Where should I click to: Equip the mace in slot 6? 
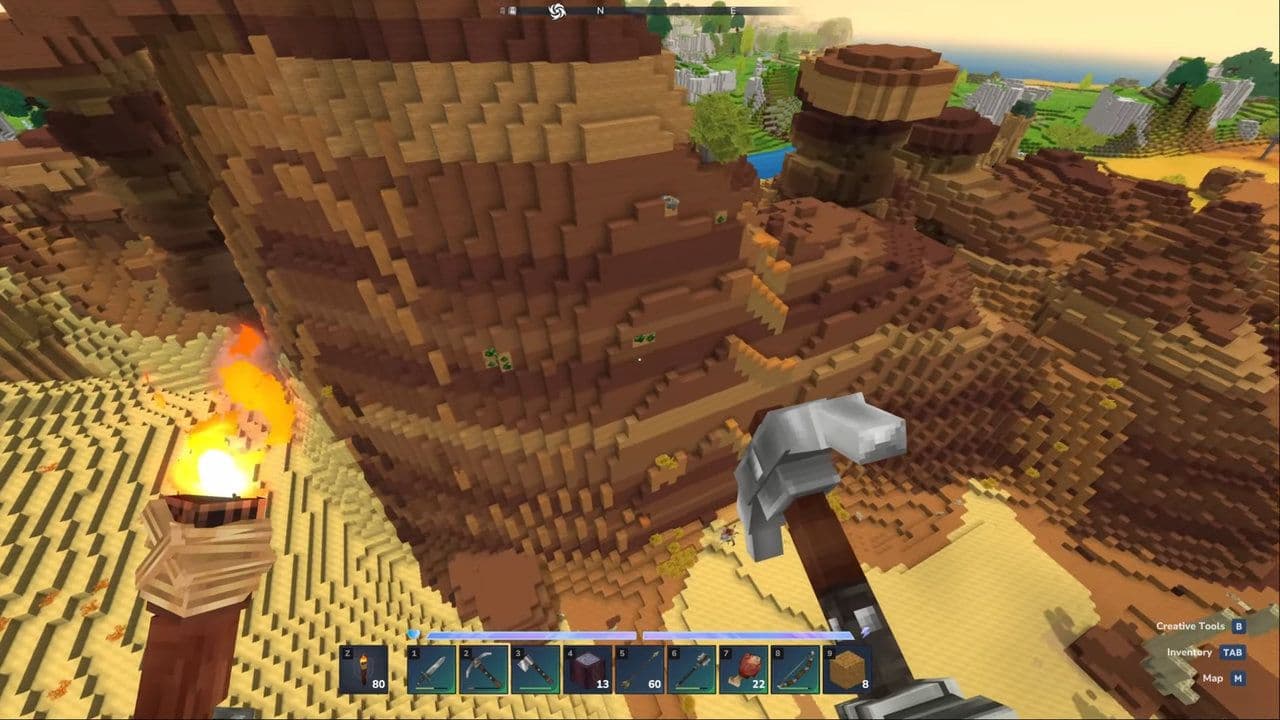pyautogui.click(x=692, y=669)
